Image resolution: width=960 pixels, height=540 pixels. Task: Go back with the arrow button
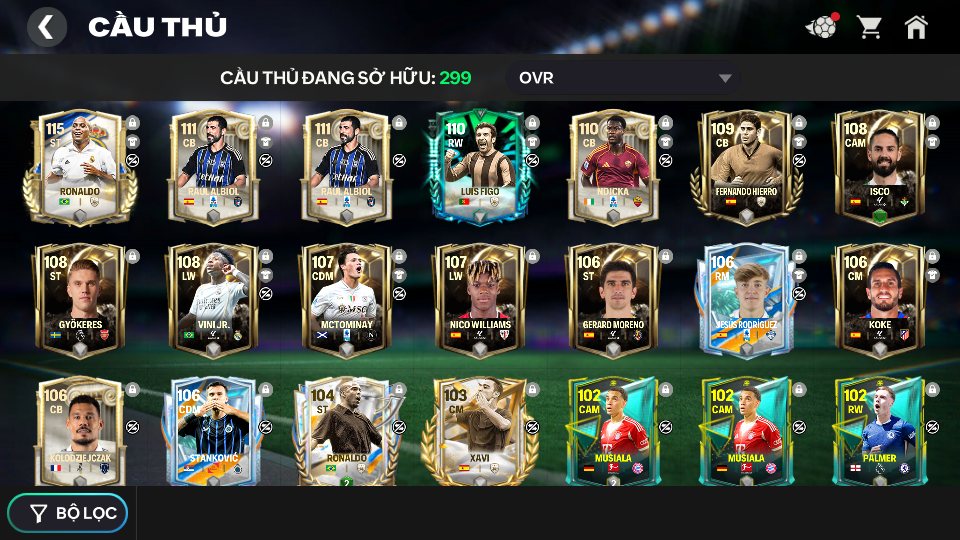pos(46,27)
